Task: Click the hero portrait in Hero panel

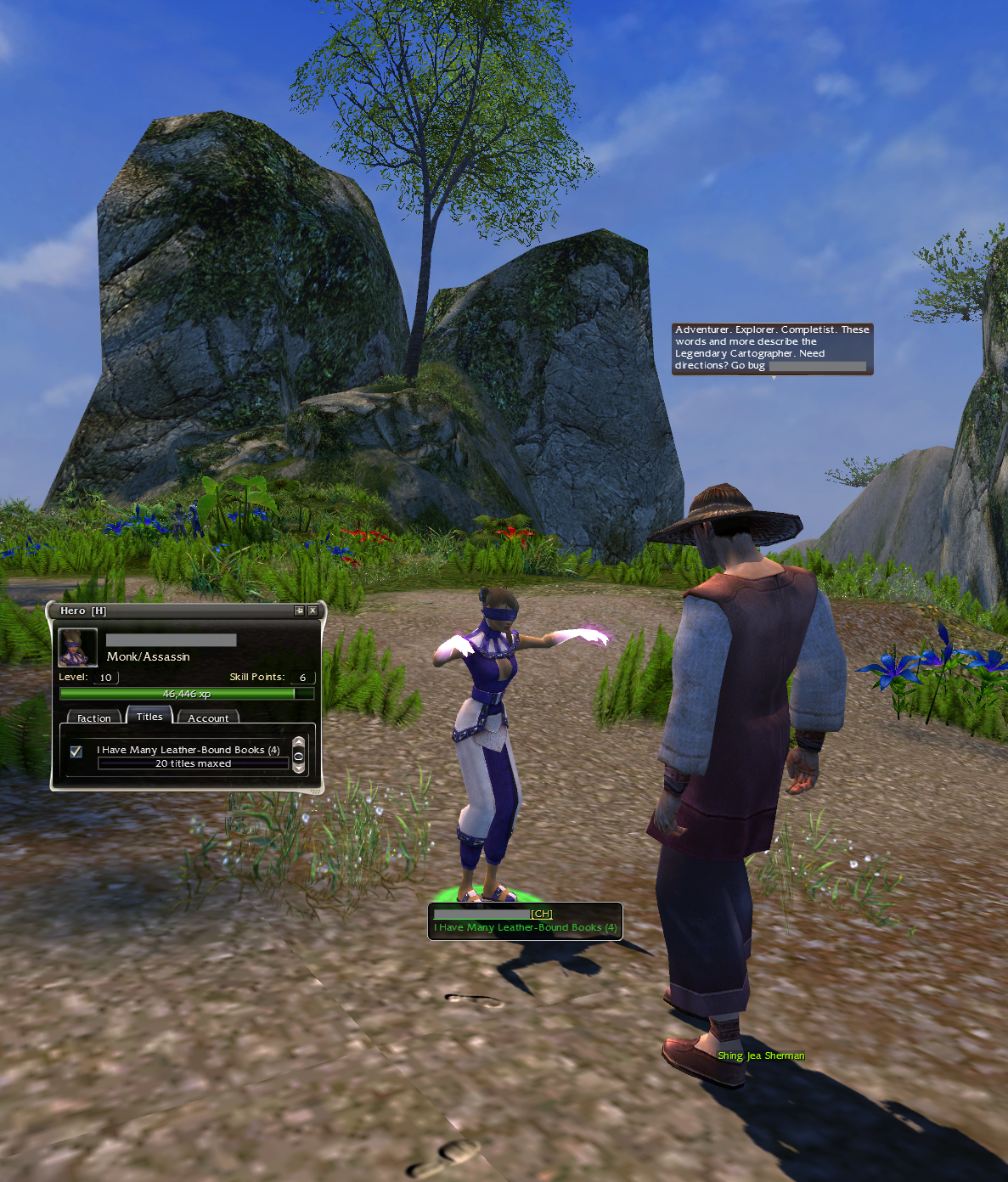Action: click(x=77, y=648)
